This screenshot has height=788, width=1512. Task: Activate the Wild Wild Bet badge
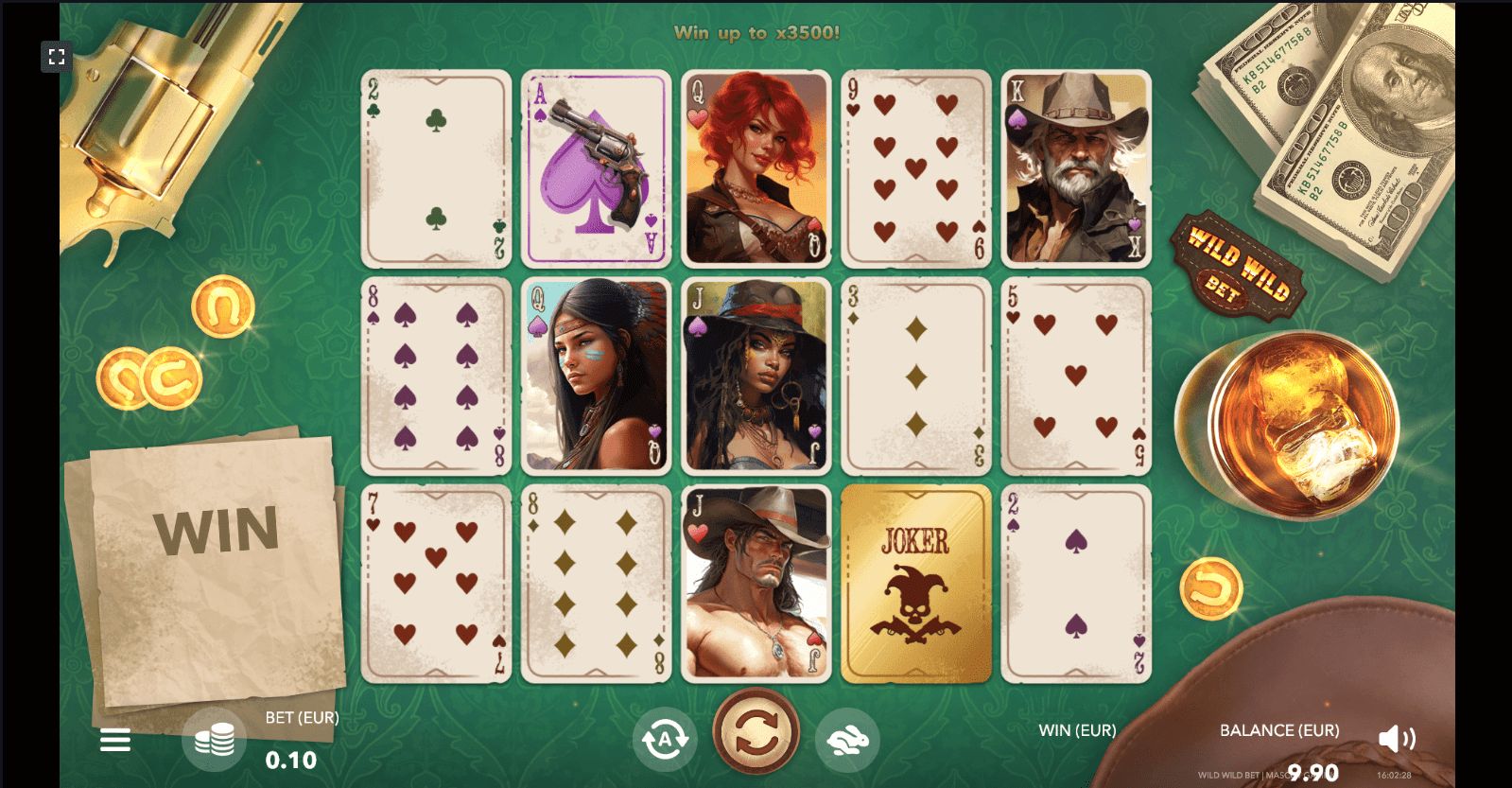click(x=1237, y=266)
